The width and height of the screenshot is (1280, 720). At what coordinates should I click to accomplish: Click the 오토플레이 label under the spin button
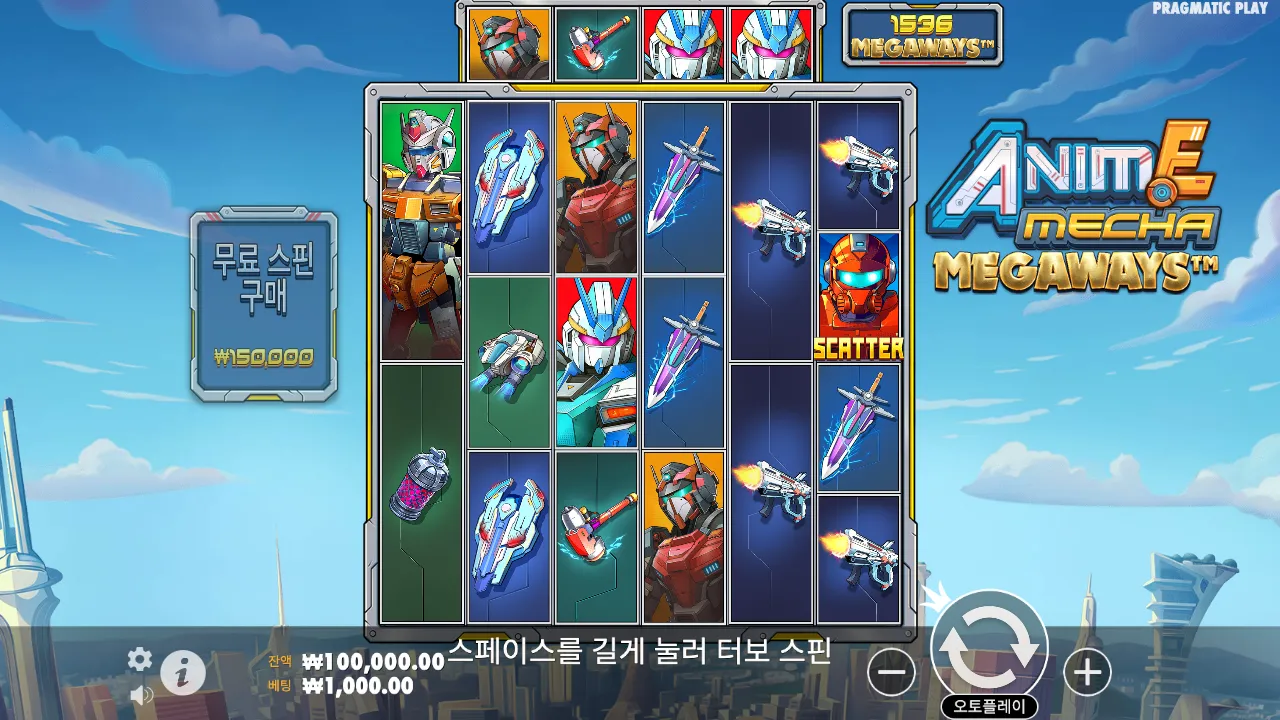tap(988, 703)
